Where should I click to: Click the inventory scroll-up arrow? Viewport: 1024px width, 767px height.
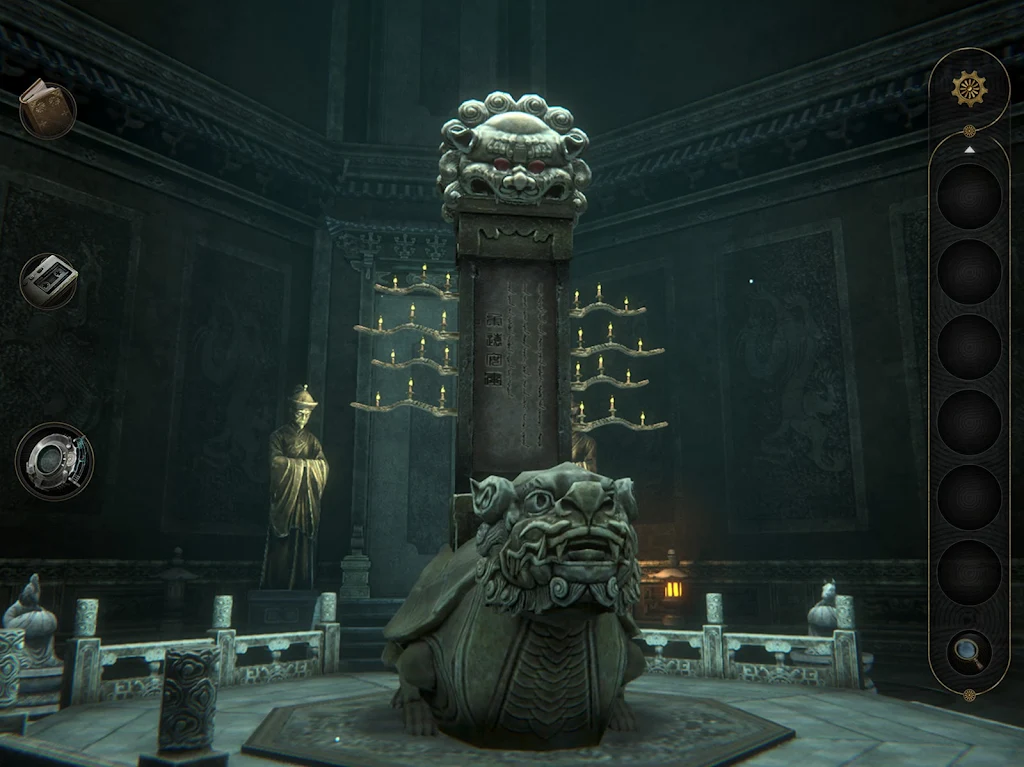coord(968,149)
